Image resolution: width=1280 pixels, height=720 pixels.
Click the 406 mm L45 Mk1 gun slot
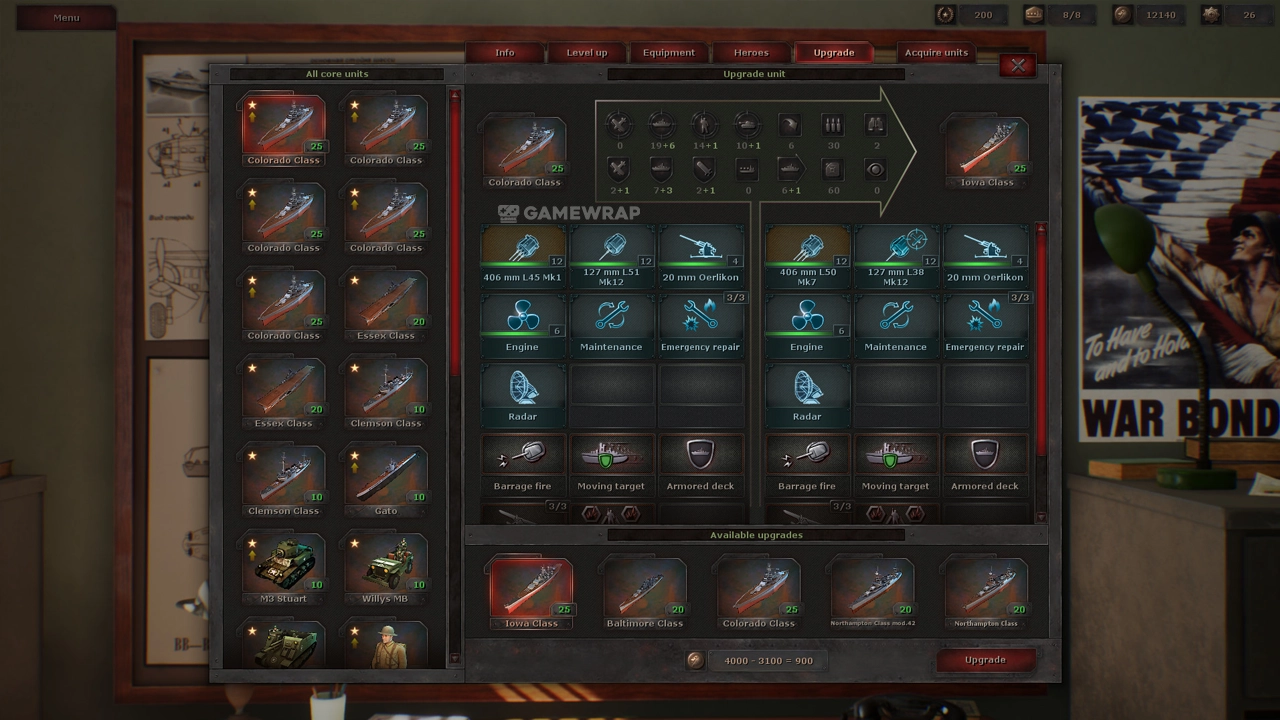[x=523, y=255]
